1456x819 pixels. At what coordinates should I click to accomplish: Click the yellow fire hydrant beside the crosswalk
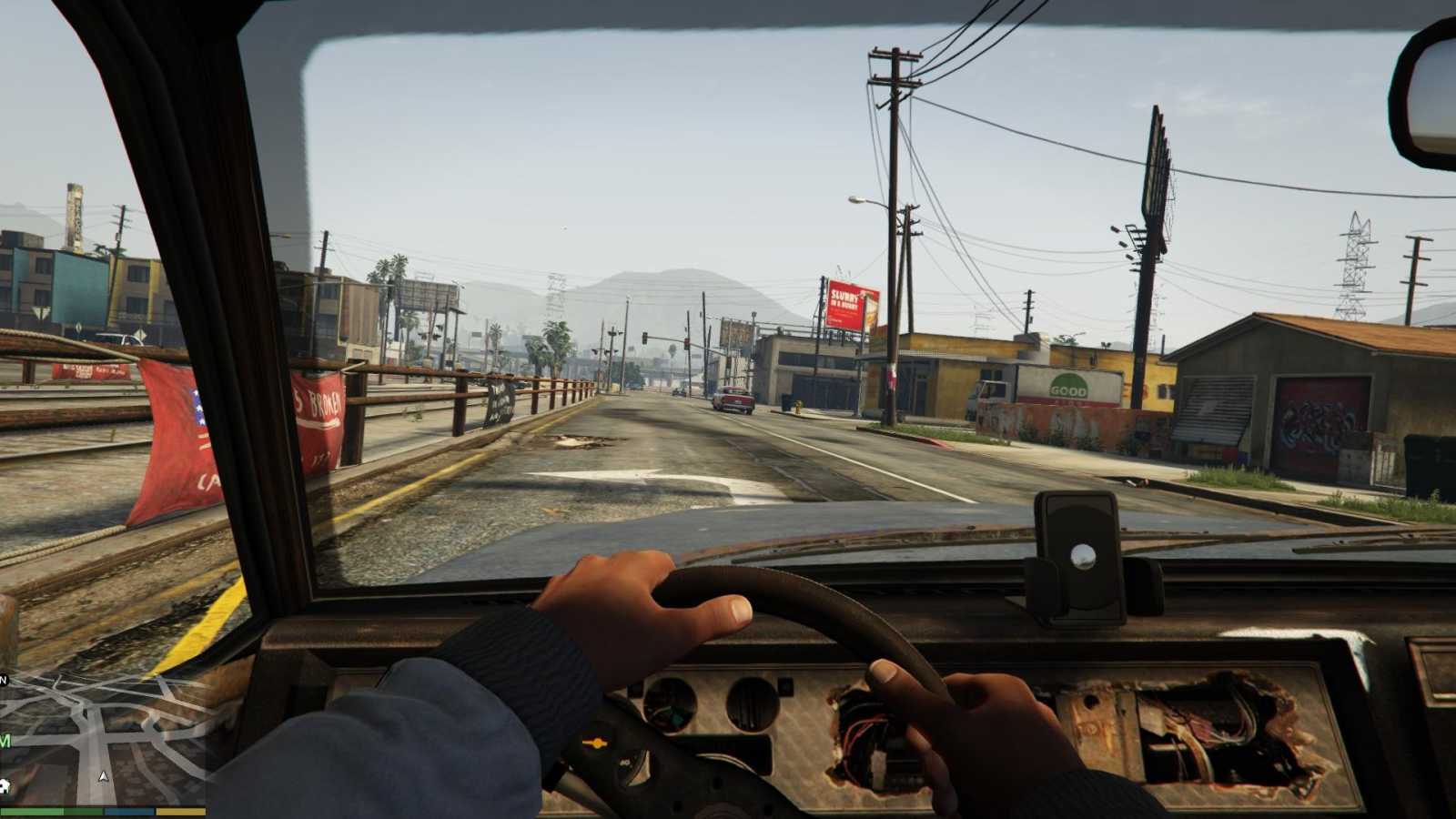798,408
